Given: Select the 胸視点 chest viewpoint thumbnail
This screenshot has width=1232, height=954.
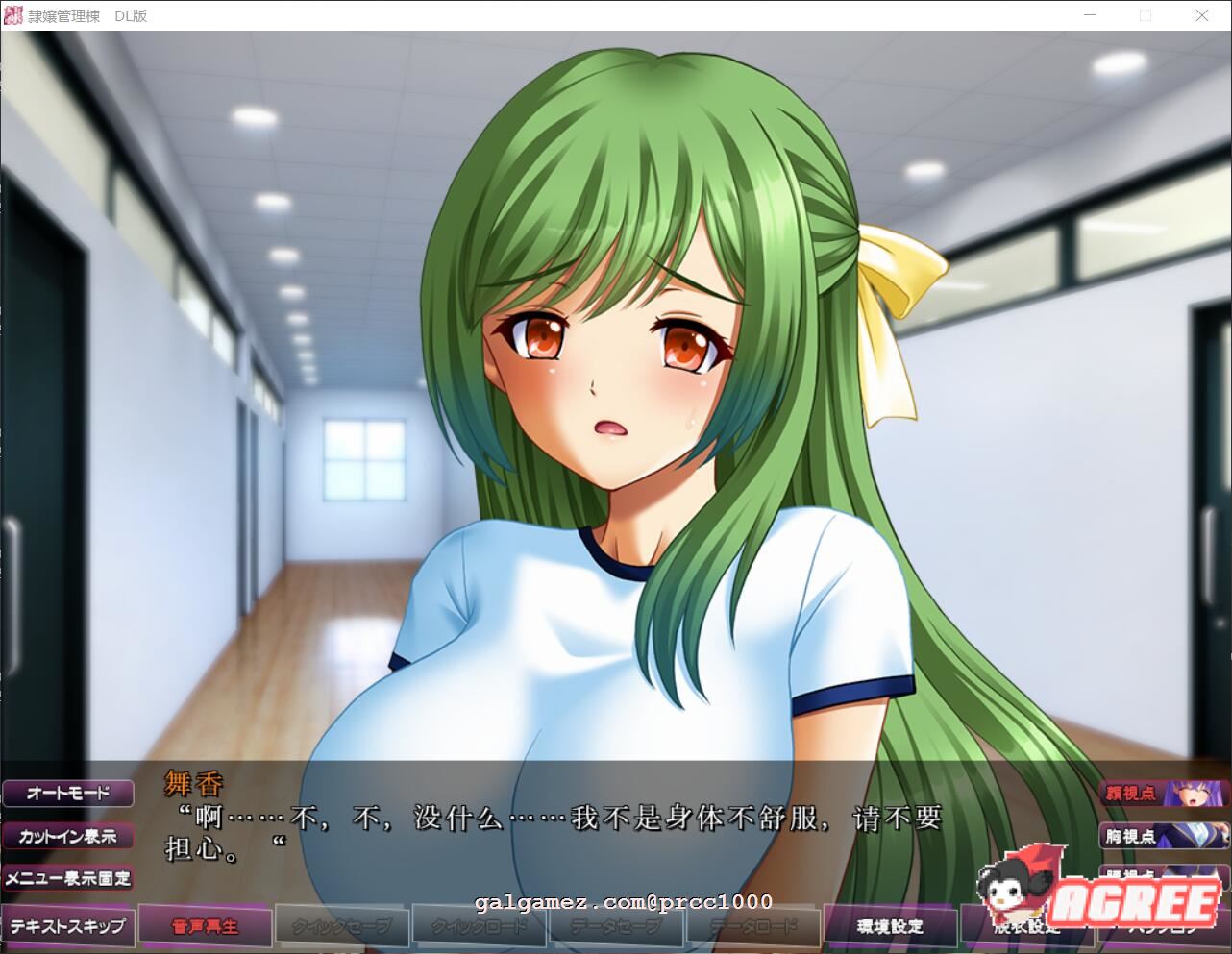Looking at the screenshot, I should point(1129,837).
